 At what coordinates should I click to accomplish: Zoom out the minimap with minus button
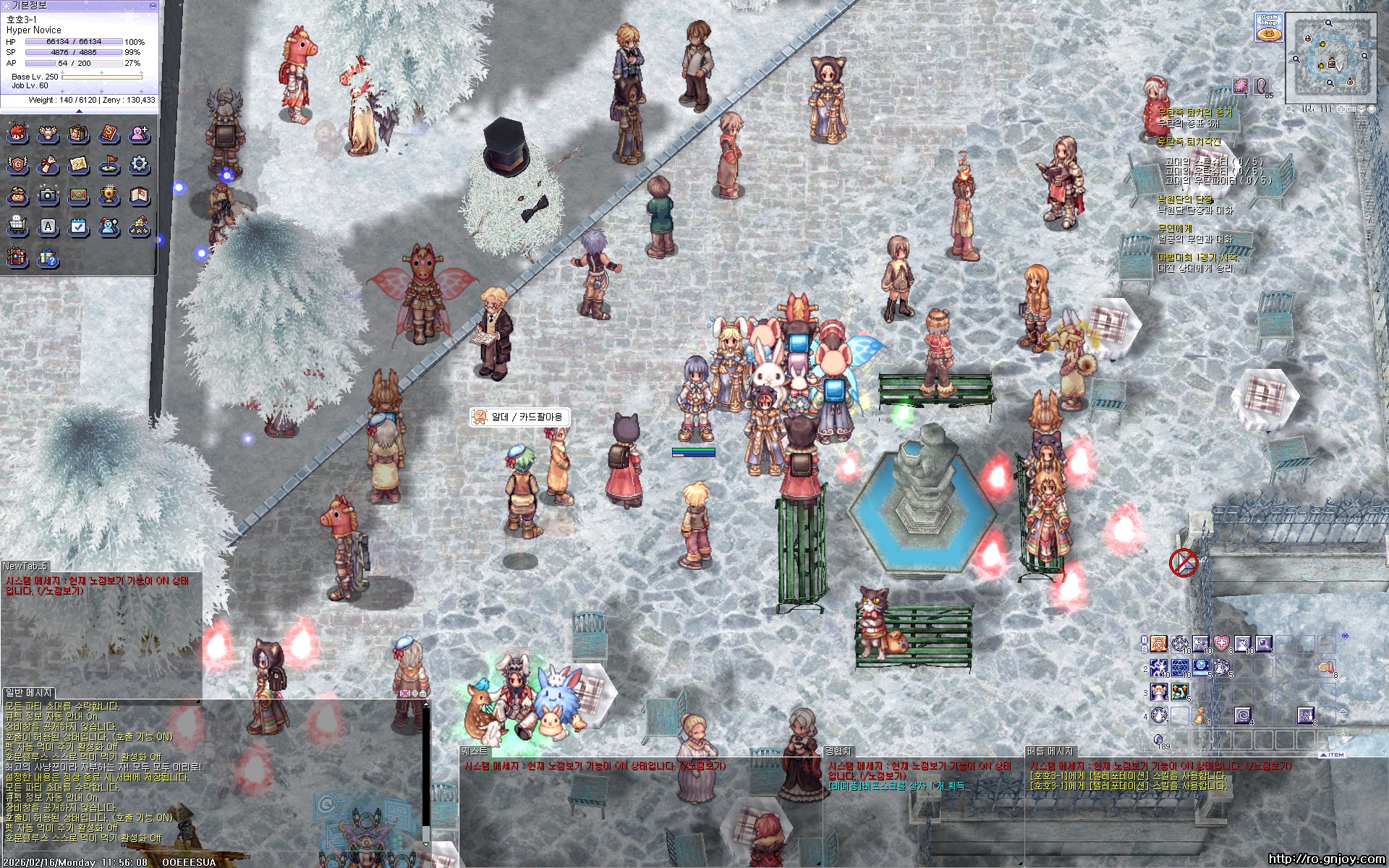tap(1351, 109)
